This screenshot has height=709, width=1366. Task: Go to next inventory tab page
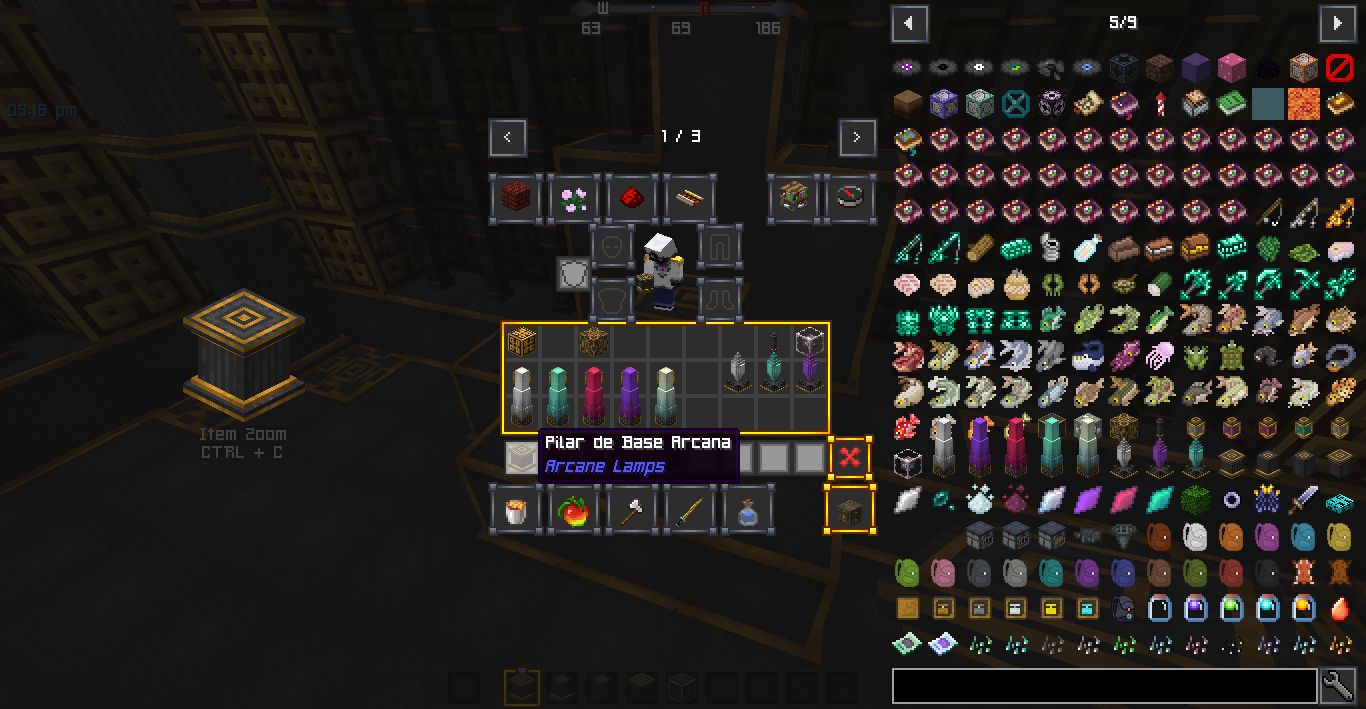(x=857, y=137)
